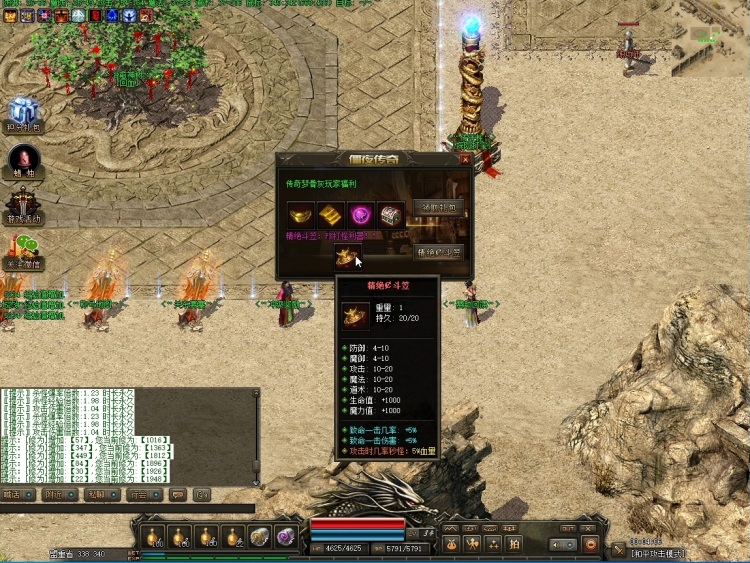Close the 传奇 welfare popup window
This screenshot has width=750, height=563.
click(x=463, y=158)
